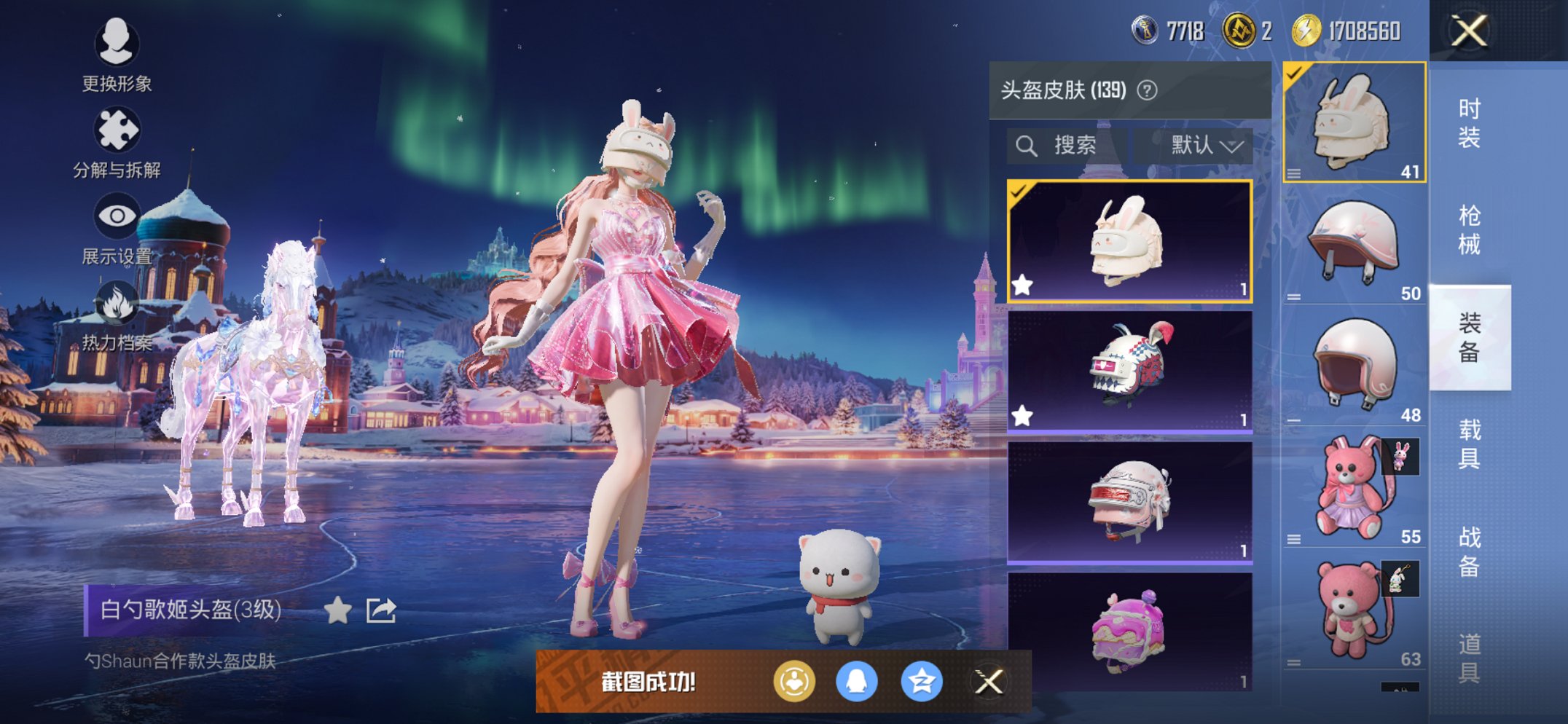Screen dimensions: 1568x724
Task: Select the 分解与拆解 dismantle tool
Action: click(x=117, y=138)
